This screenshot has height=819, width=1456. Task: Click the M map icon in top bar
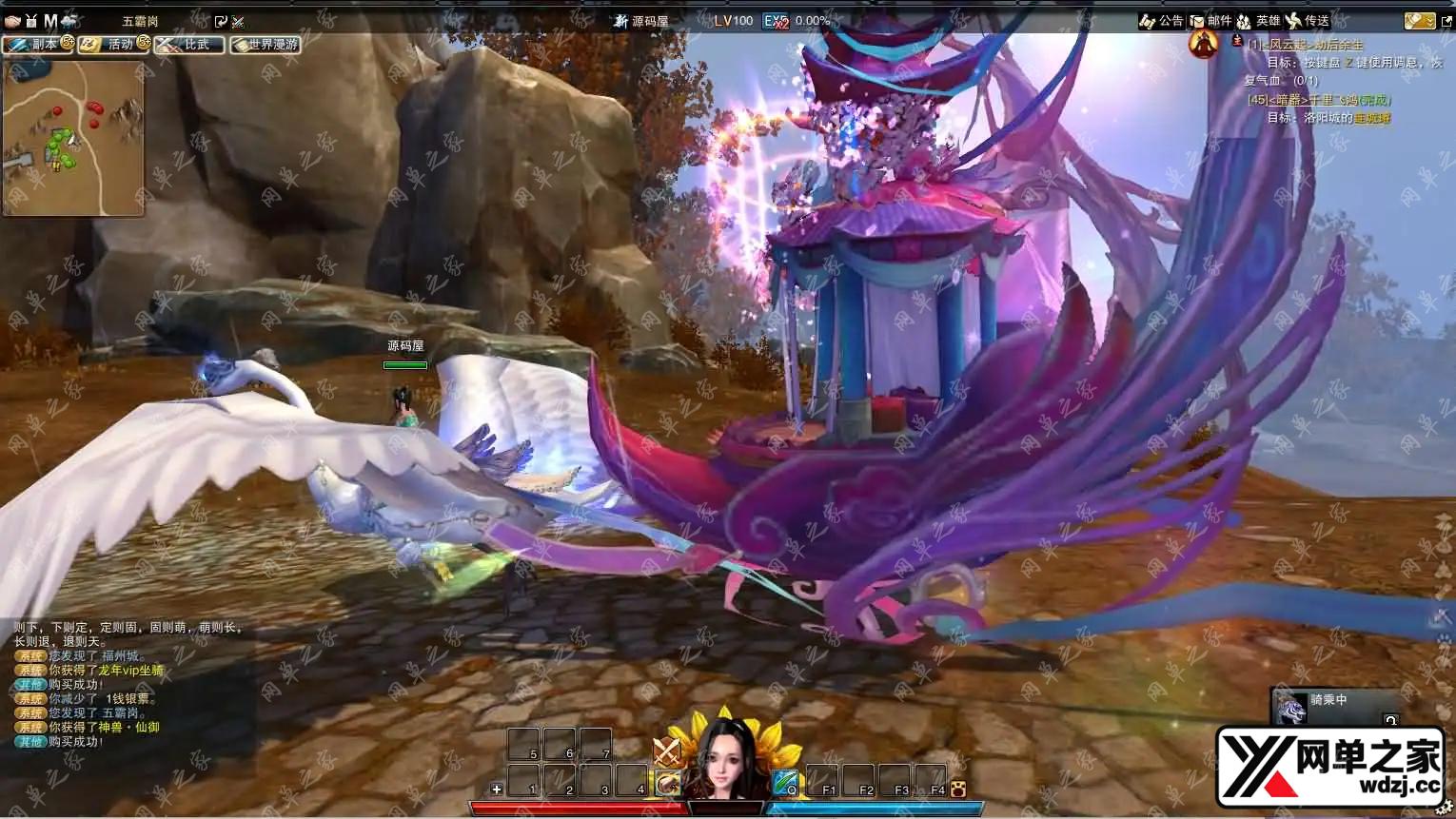pos(50,21)
